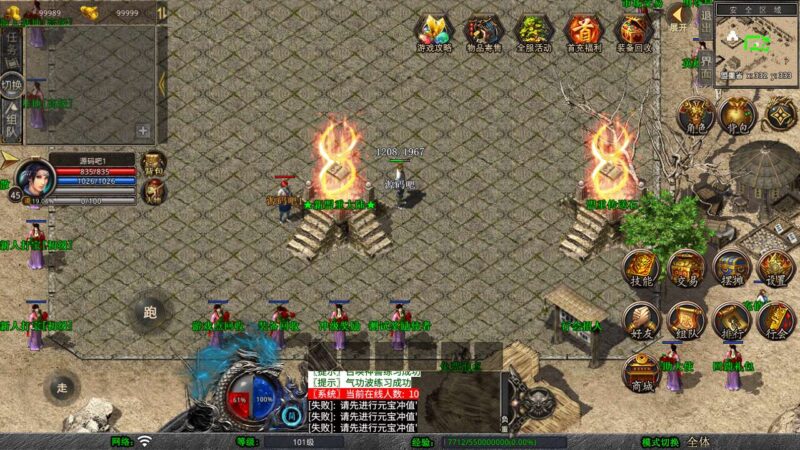Open the 装备回收 equipment recycle icon
Screen dimensions: 800x450
pos(634,32)
